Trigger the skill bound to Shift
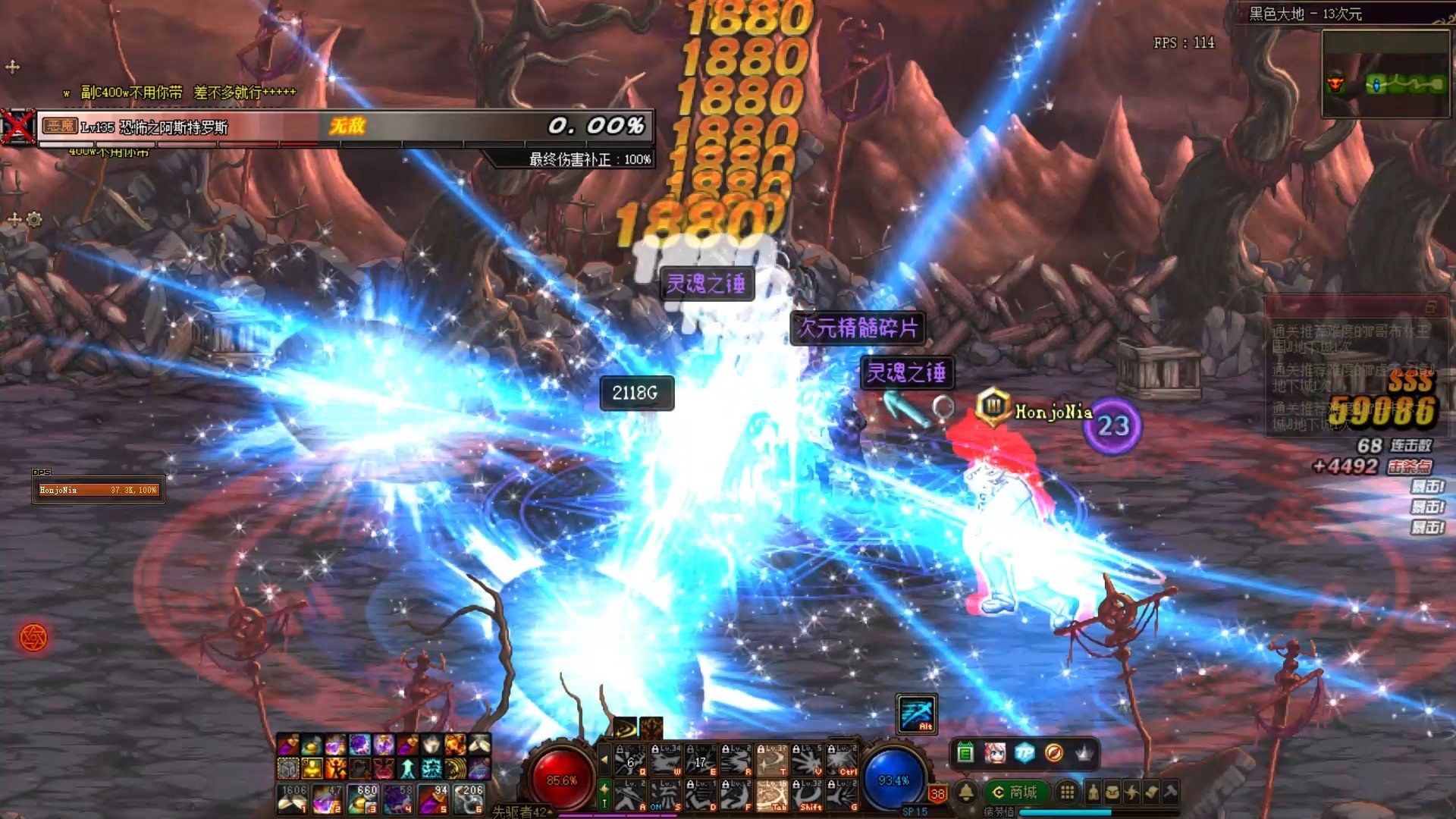This screenshot has height=819, width=1456. coord(808,795)
